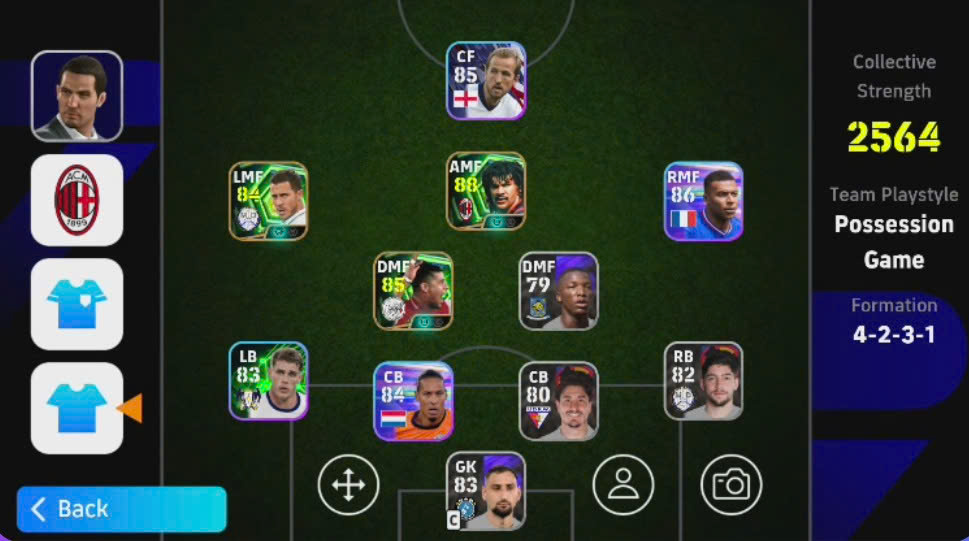969x541 pixels.
Task: Pick the RB 82 player card
Action: (704, 381)
